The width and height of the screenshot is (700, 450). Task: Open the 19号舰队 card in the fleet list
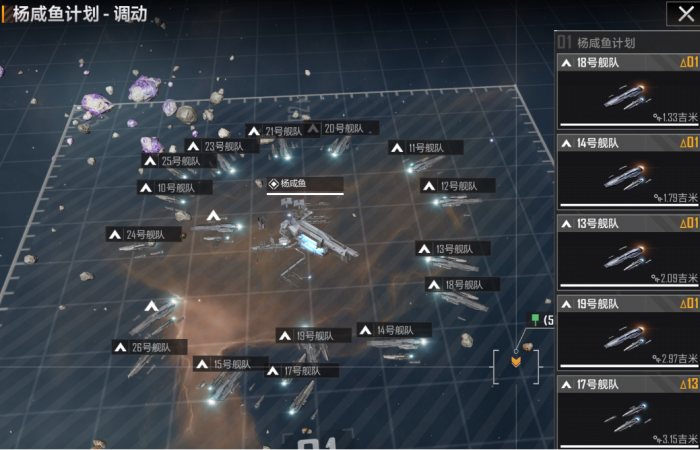(x=629, y=332)
